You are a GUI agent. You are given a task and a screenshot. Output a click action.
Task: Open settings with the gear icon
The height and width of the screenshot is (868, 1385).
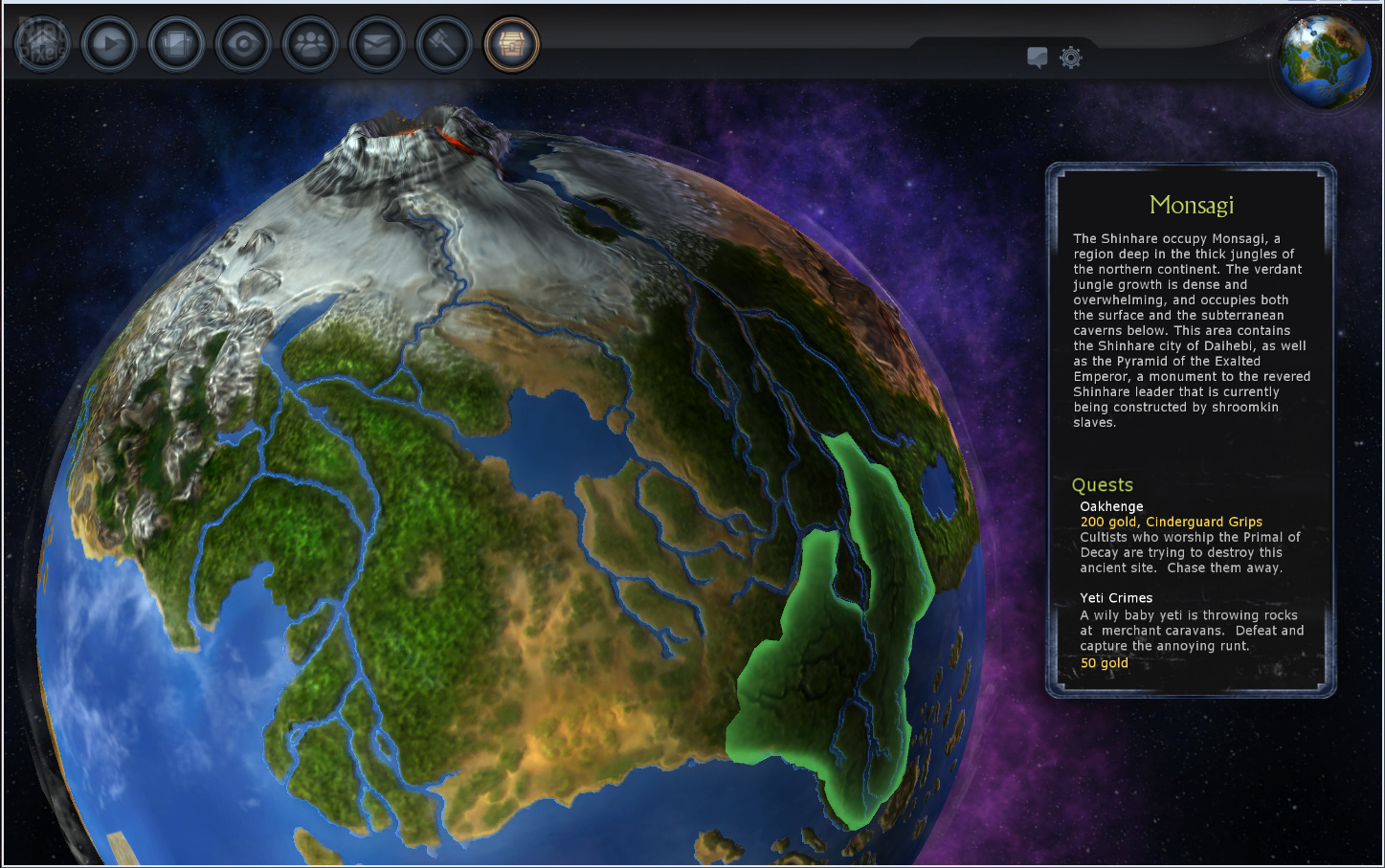[x=1071, y=57]
